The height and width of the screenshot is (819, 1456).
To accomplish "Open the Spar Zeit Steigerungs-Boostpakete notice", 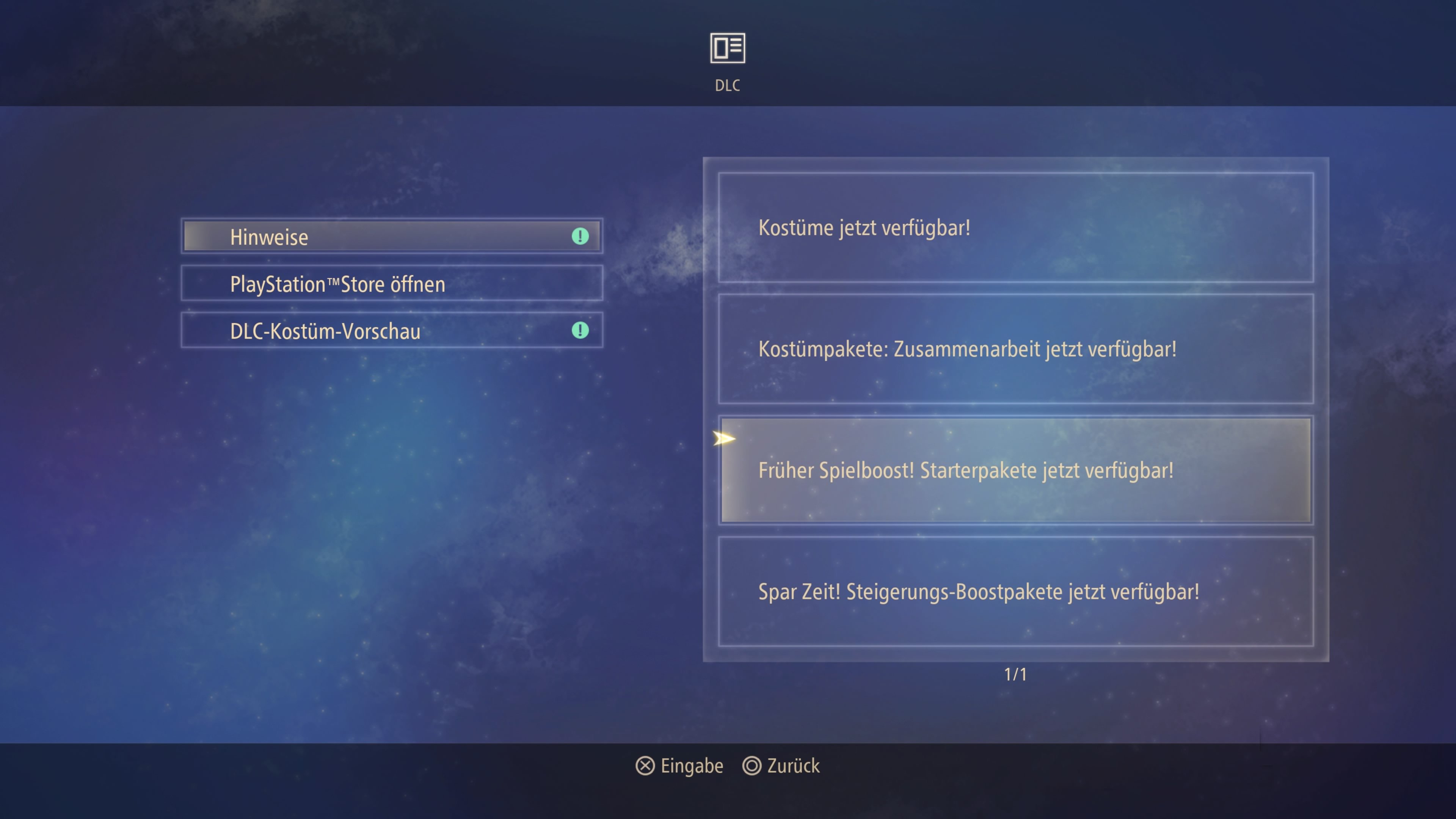I will [x=1015, y=591].
